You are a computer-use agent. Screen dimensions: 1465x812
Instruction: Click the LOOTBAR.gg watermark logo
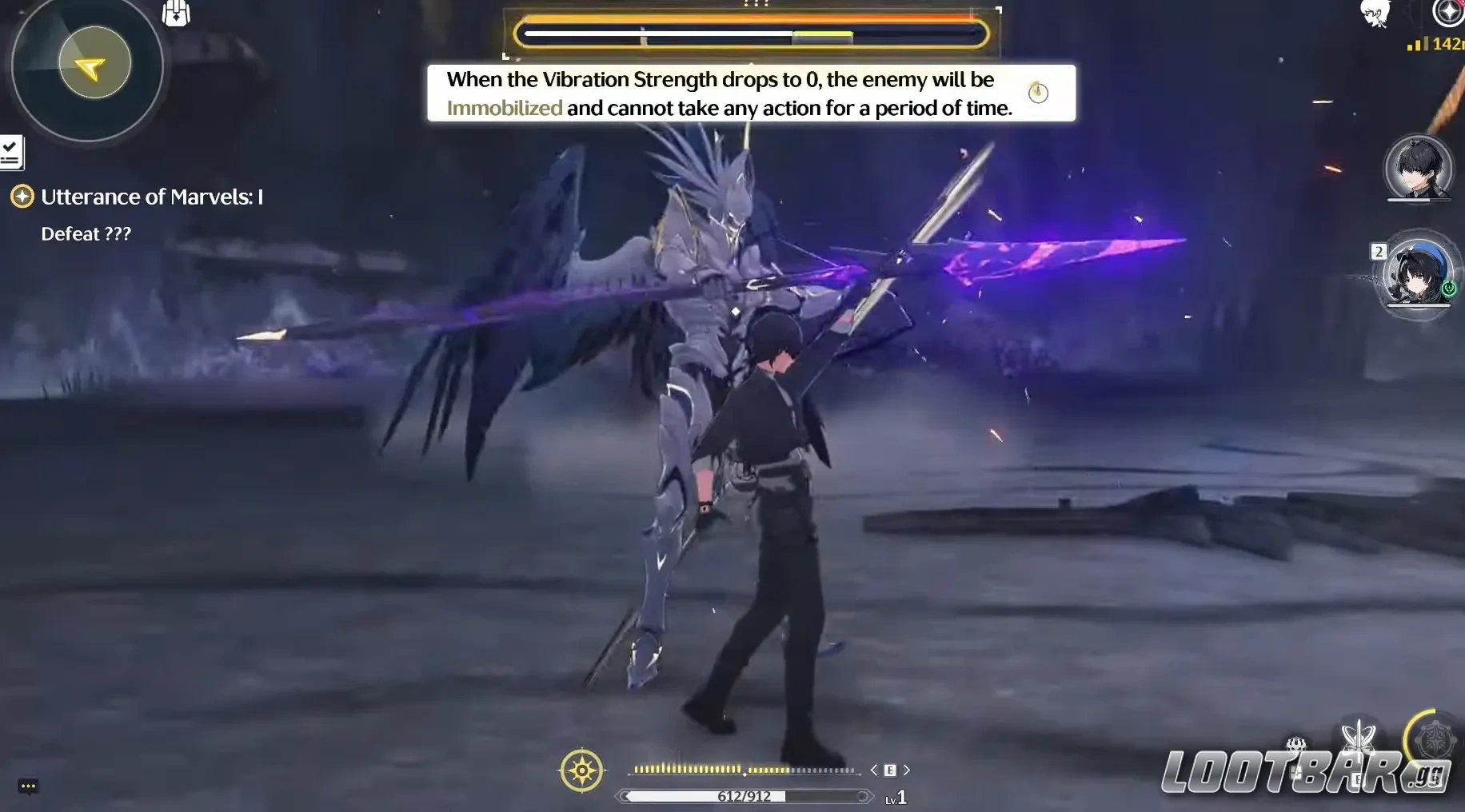[x=1303, y=772]
